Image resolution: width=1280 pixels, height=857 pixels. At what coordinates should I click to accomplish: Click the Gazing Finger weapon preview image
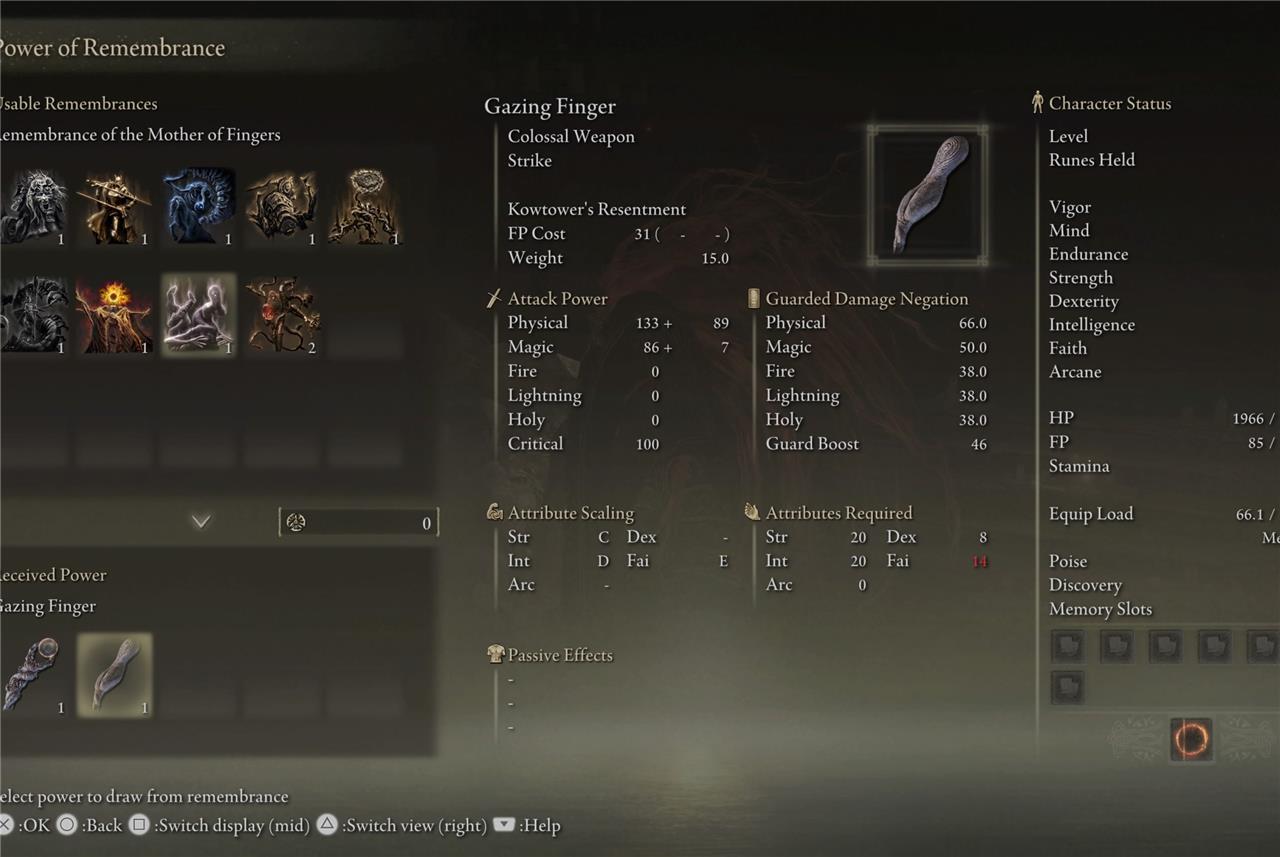pyautogui.click(x=928, y=195)
